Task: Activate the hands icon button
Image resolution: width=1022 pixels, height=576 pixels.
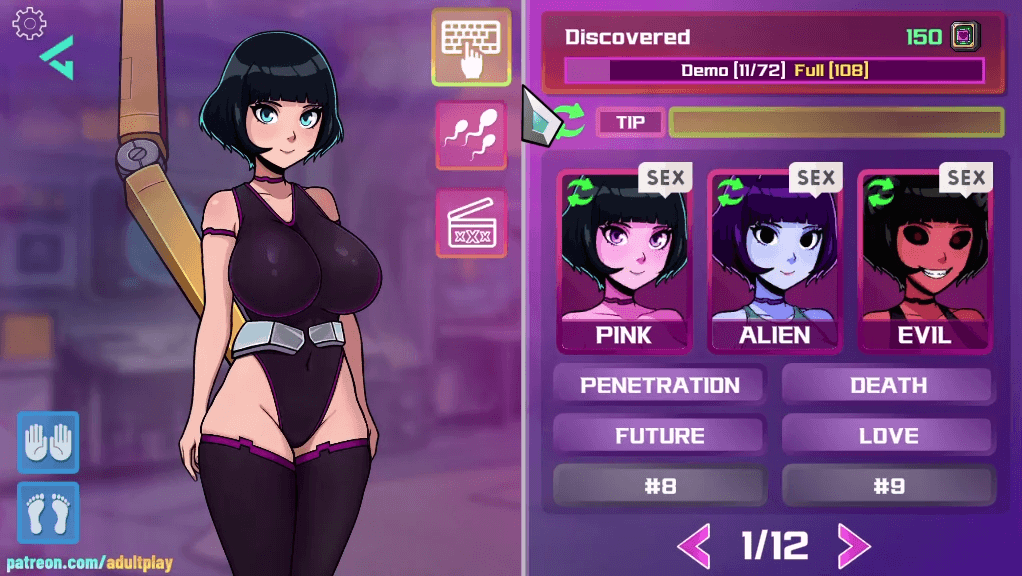Action: pos(48,441)
